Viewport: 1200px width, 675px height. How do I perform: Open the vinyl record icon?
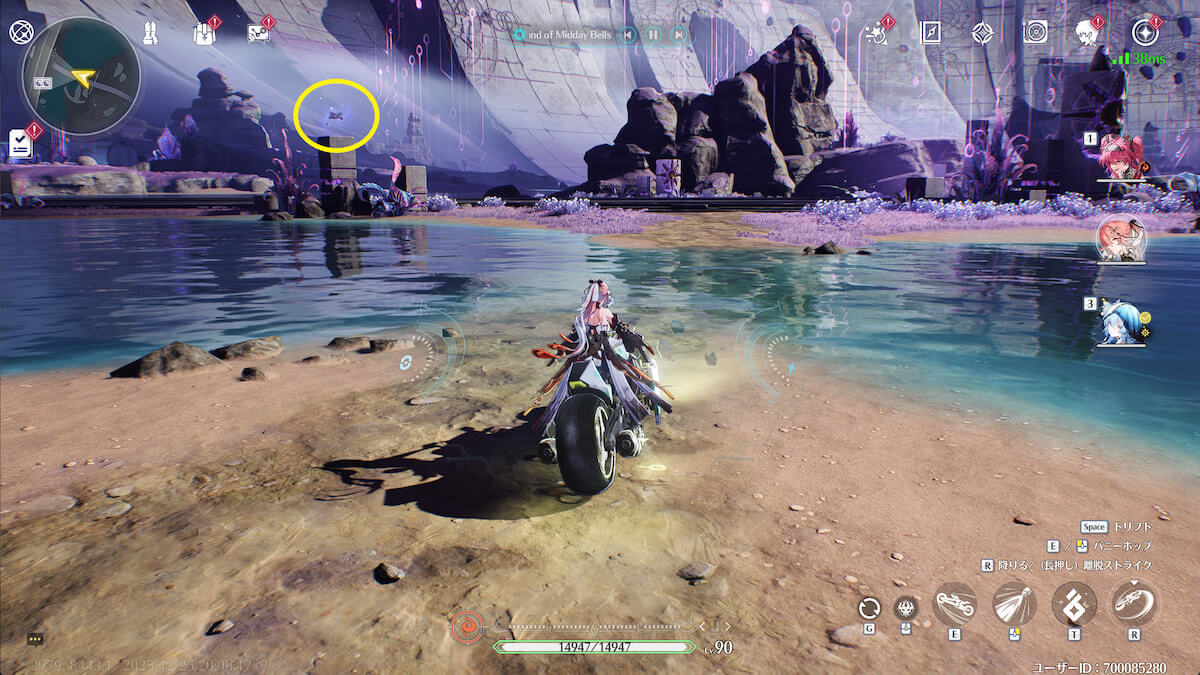pyautogui.click(x=1035, y=33)
